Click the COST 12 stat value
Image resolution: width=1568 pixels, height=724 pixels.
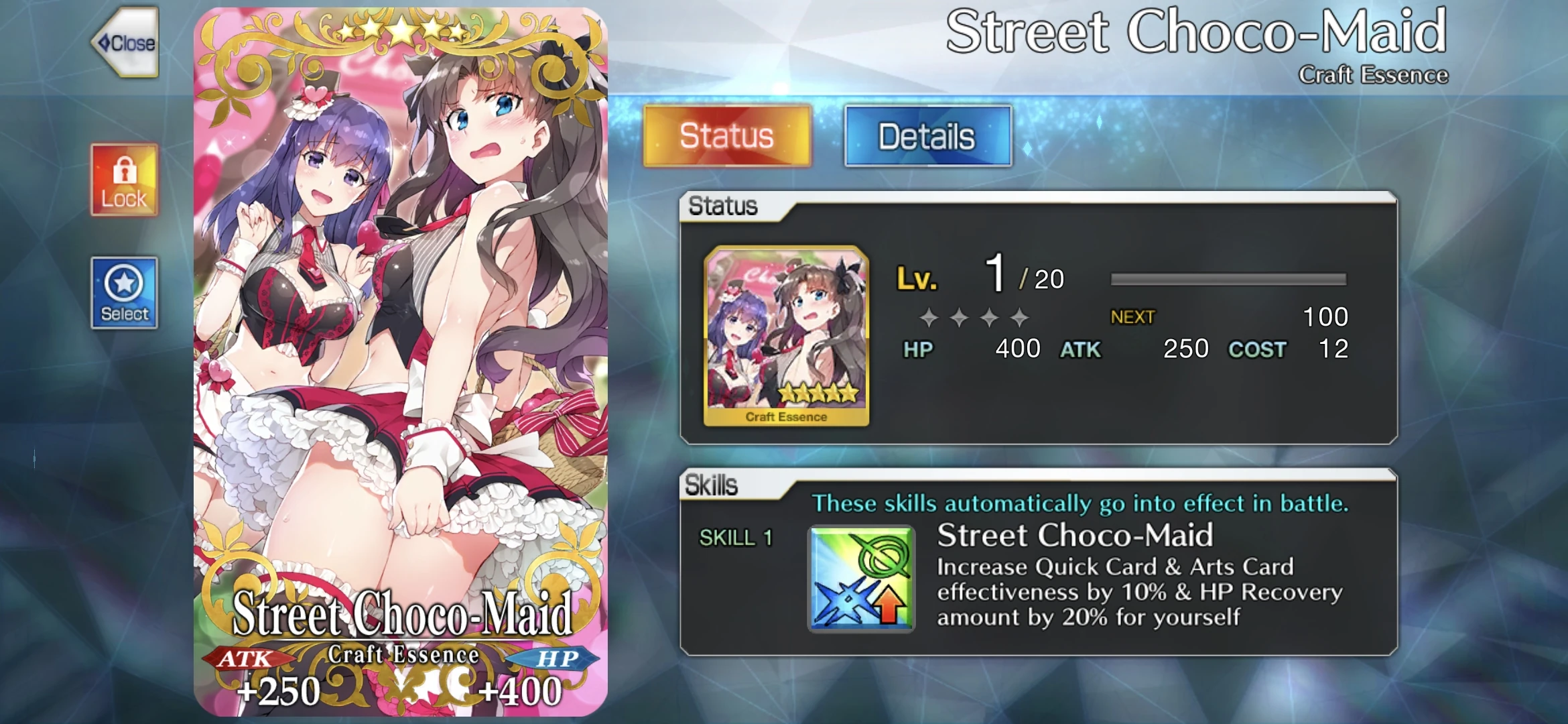pyautogui.click(x=1333, y=349)
